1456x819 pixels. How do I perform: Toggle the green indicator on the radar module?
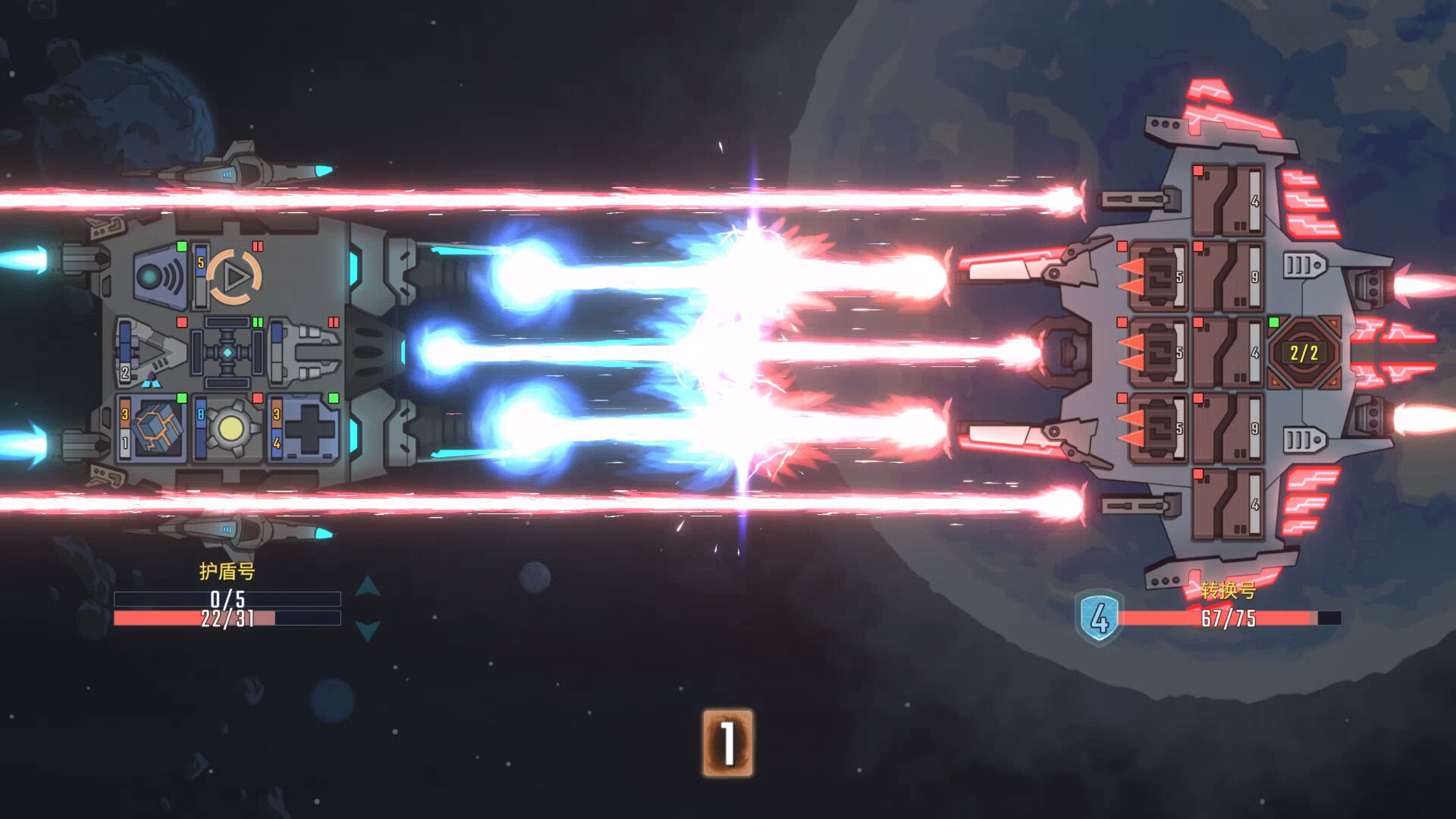click(182, 247)
